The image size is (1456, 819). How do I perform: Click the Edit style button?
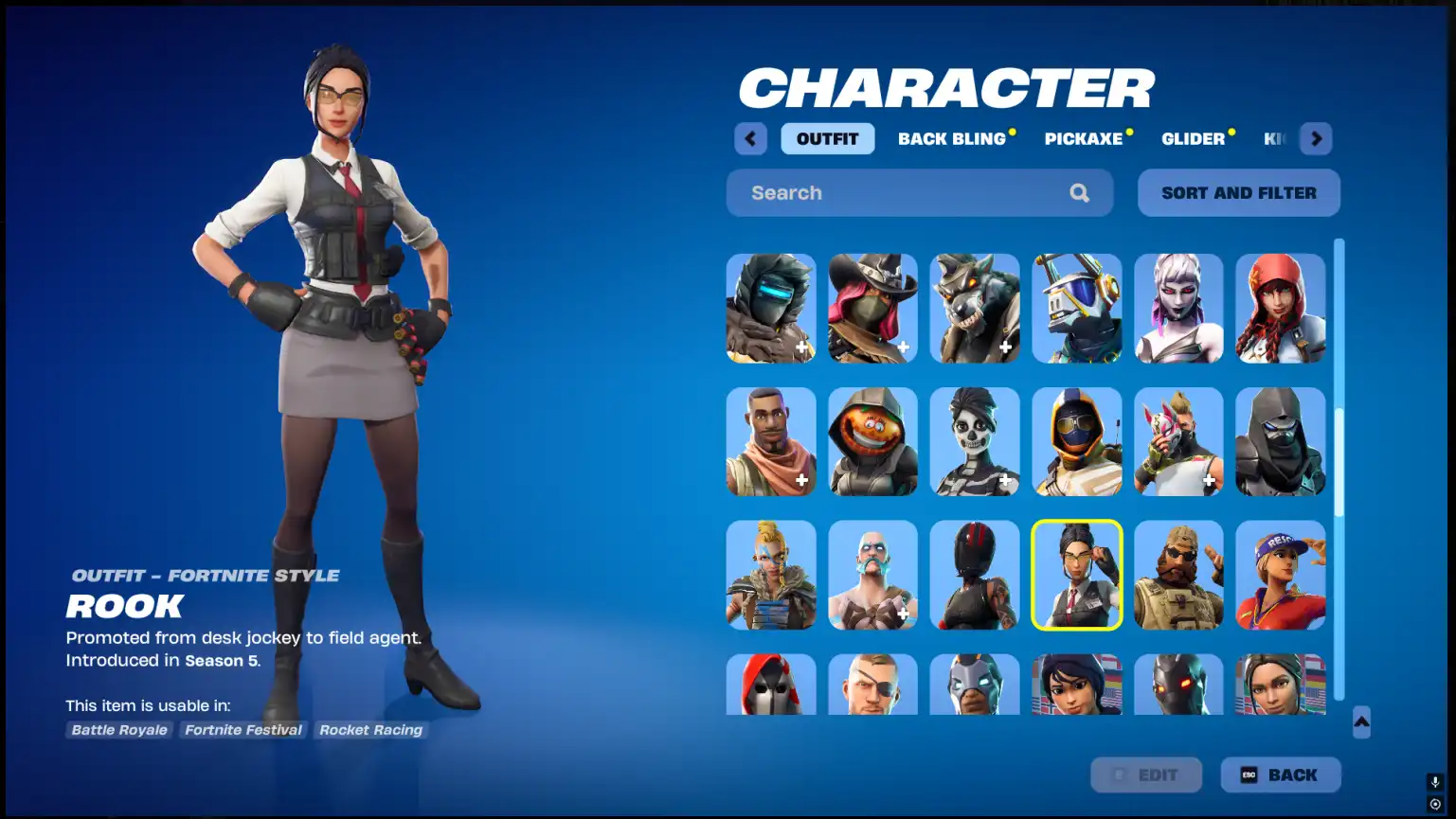(1145, 774)
